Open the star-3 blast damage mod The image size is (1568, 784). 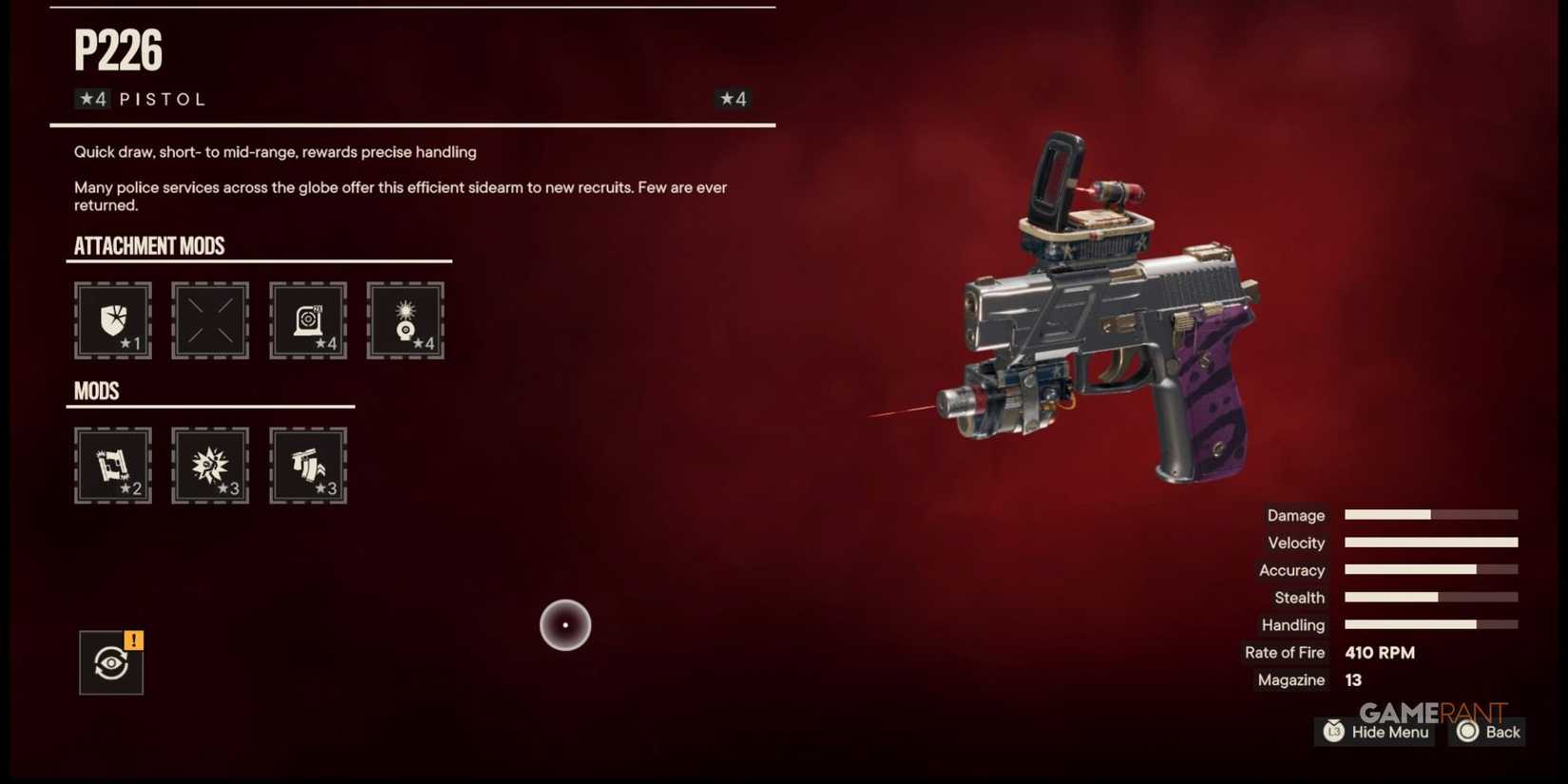click(210, 466)
